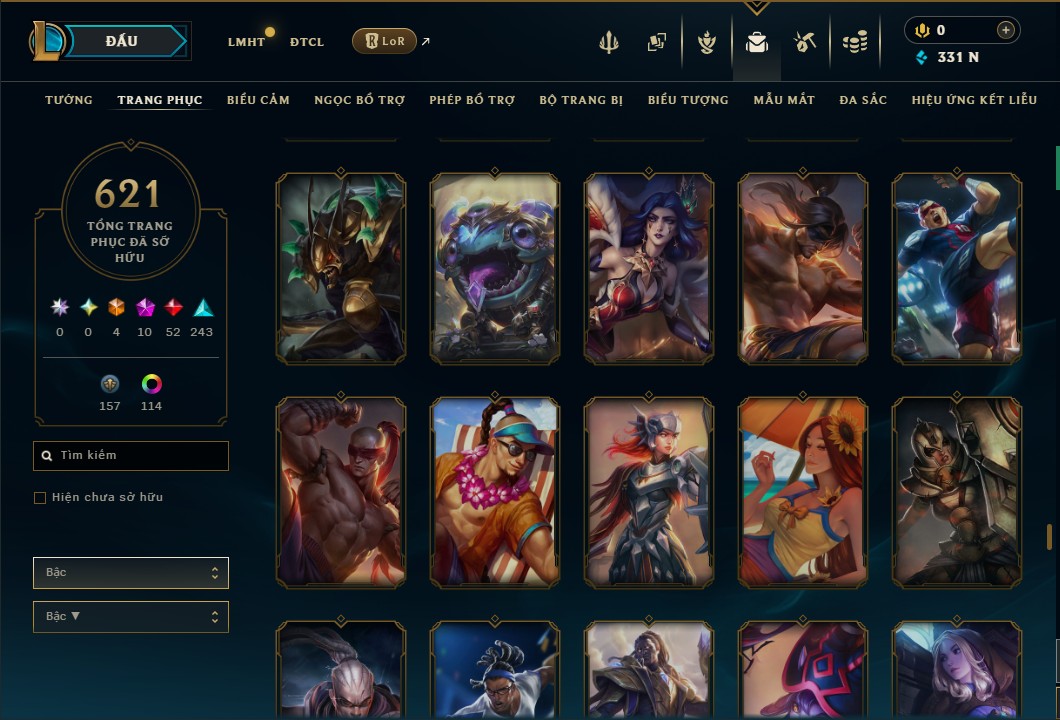
Task: Open the BIỂU TƯỢNG tab
Action: (x=688, y=100)
